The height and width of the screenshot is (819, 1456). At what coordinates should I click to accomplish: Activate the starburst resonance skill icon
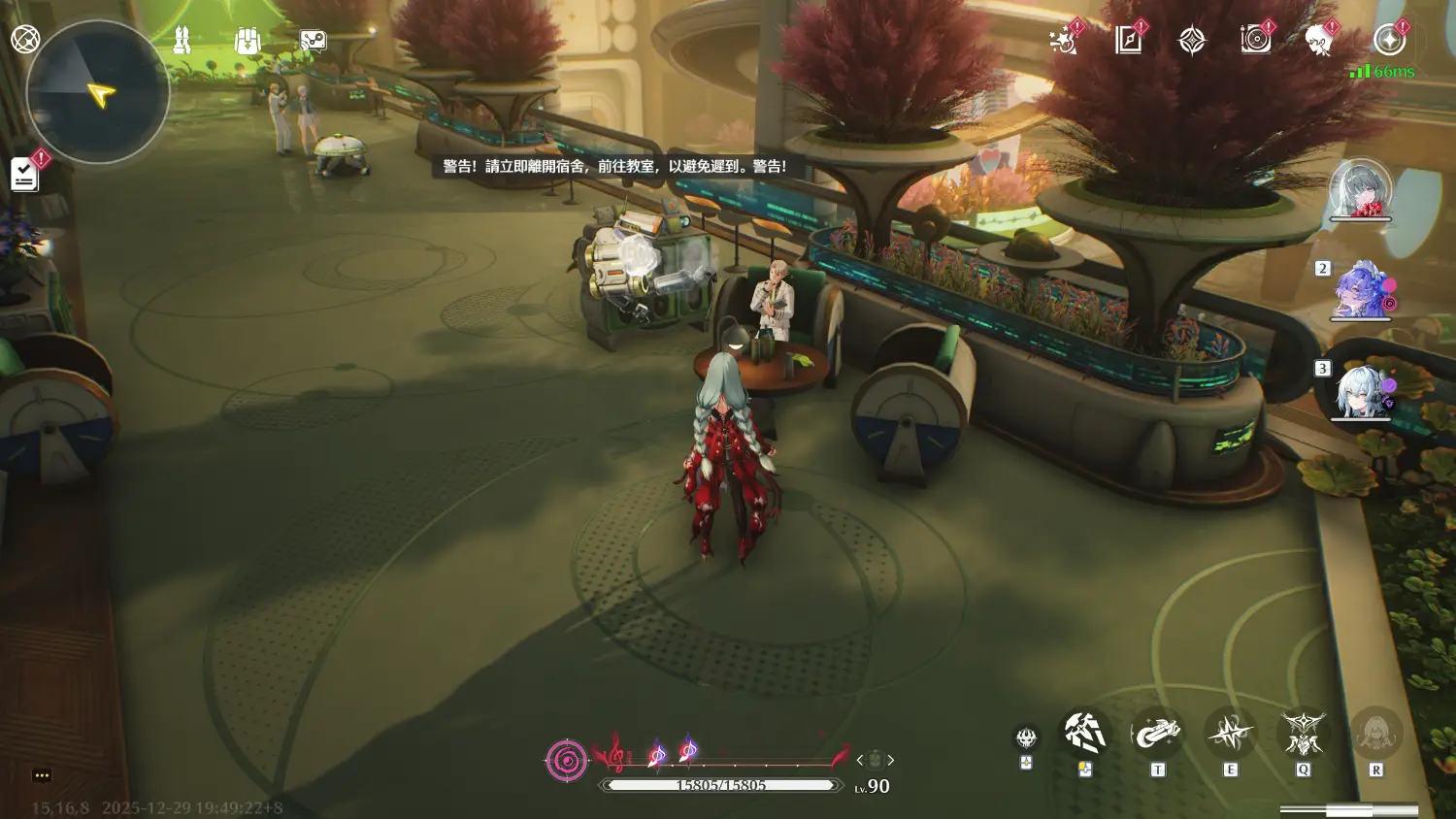point(1230,734)
